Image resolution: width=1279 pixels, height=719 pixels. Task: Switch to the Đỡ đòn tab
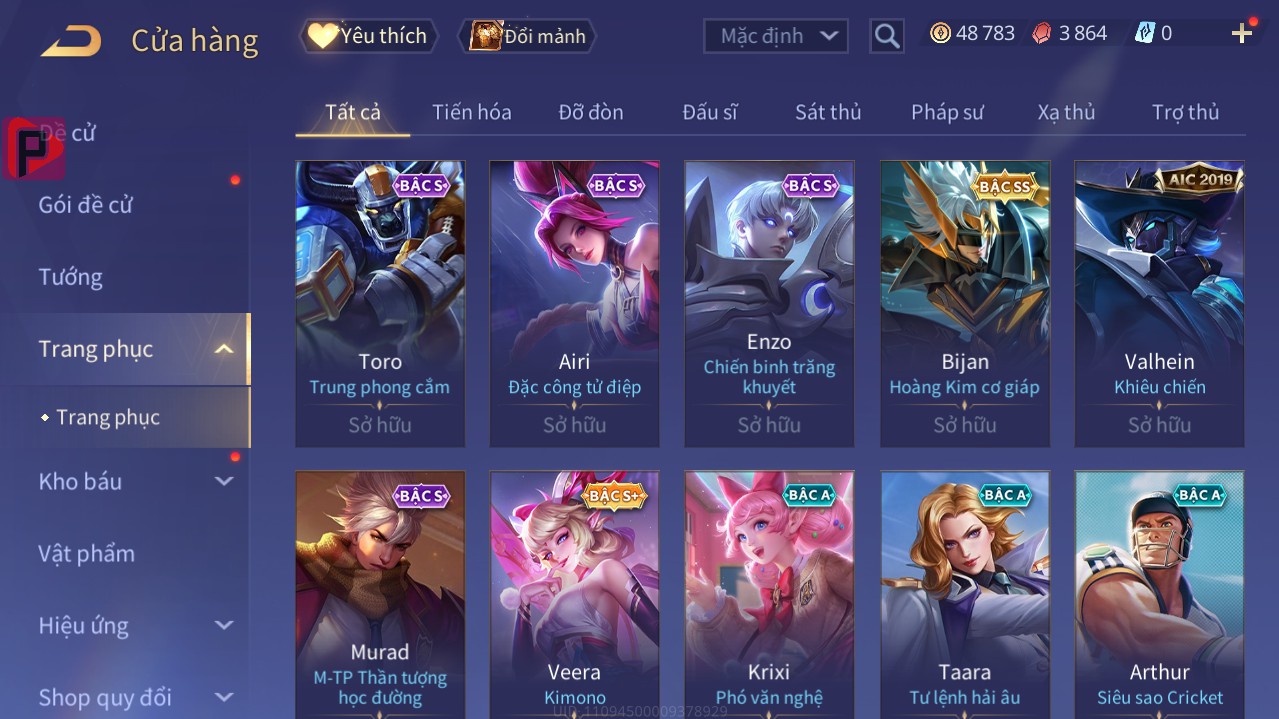tap(590, 112)
